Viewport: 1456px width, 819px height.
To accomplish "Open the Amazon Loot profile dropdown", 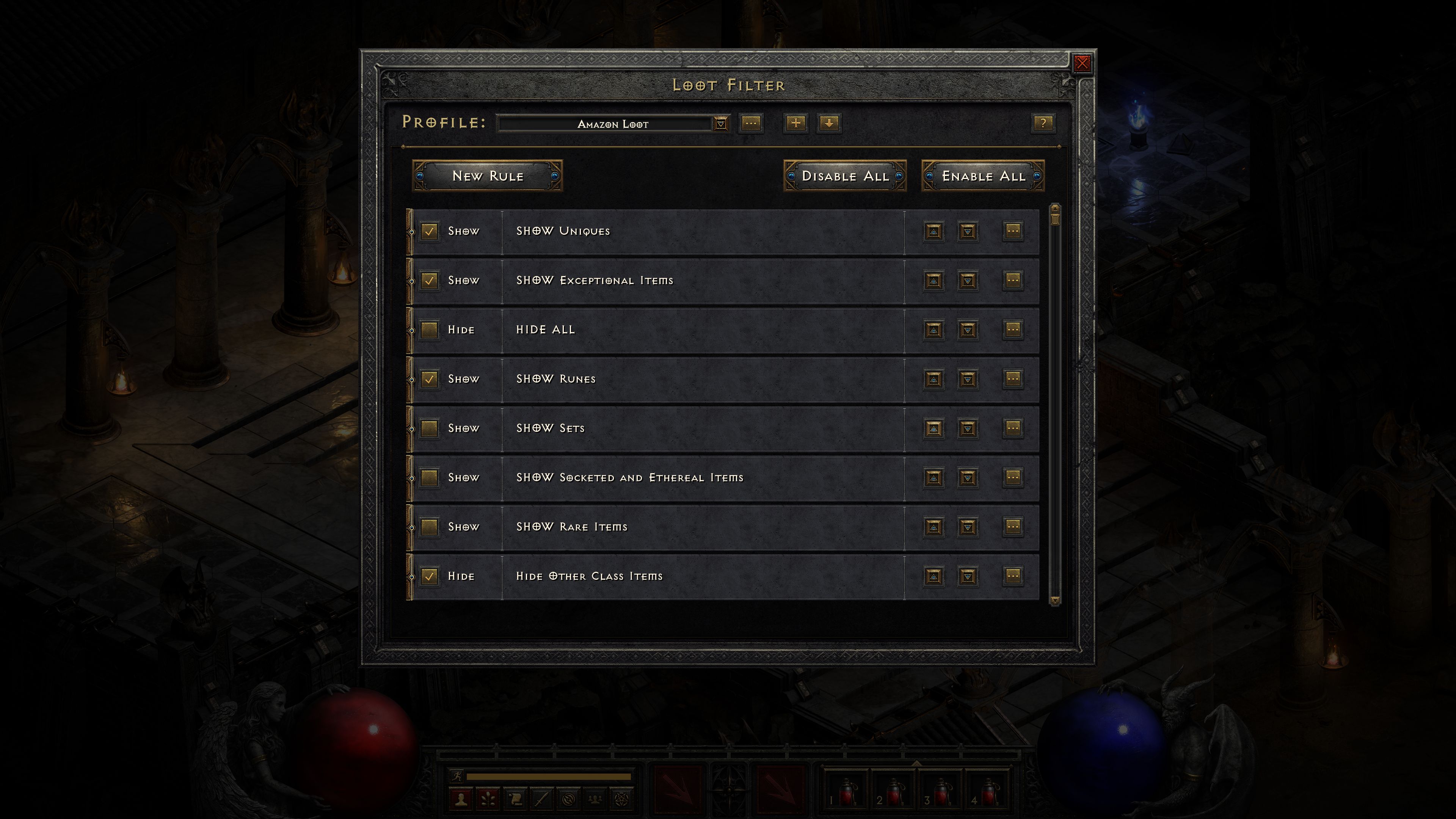I will [x=722, y=124].
